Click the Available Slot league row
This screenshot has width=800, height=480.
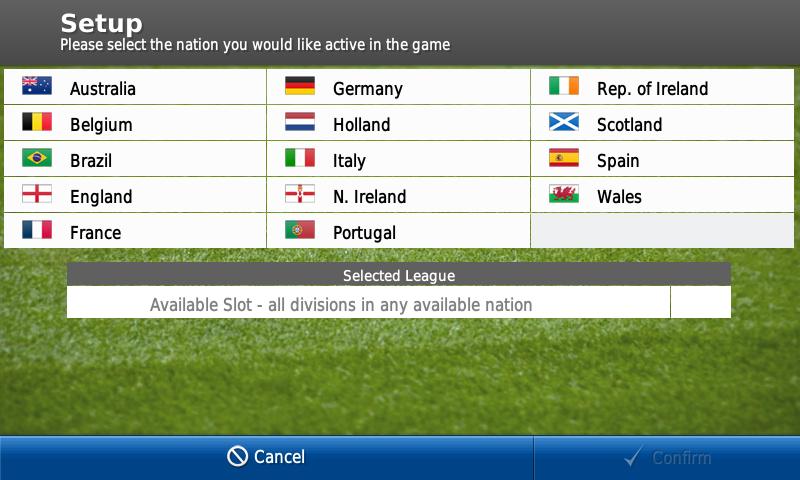(368, 304)
